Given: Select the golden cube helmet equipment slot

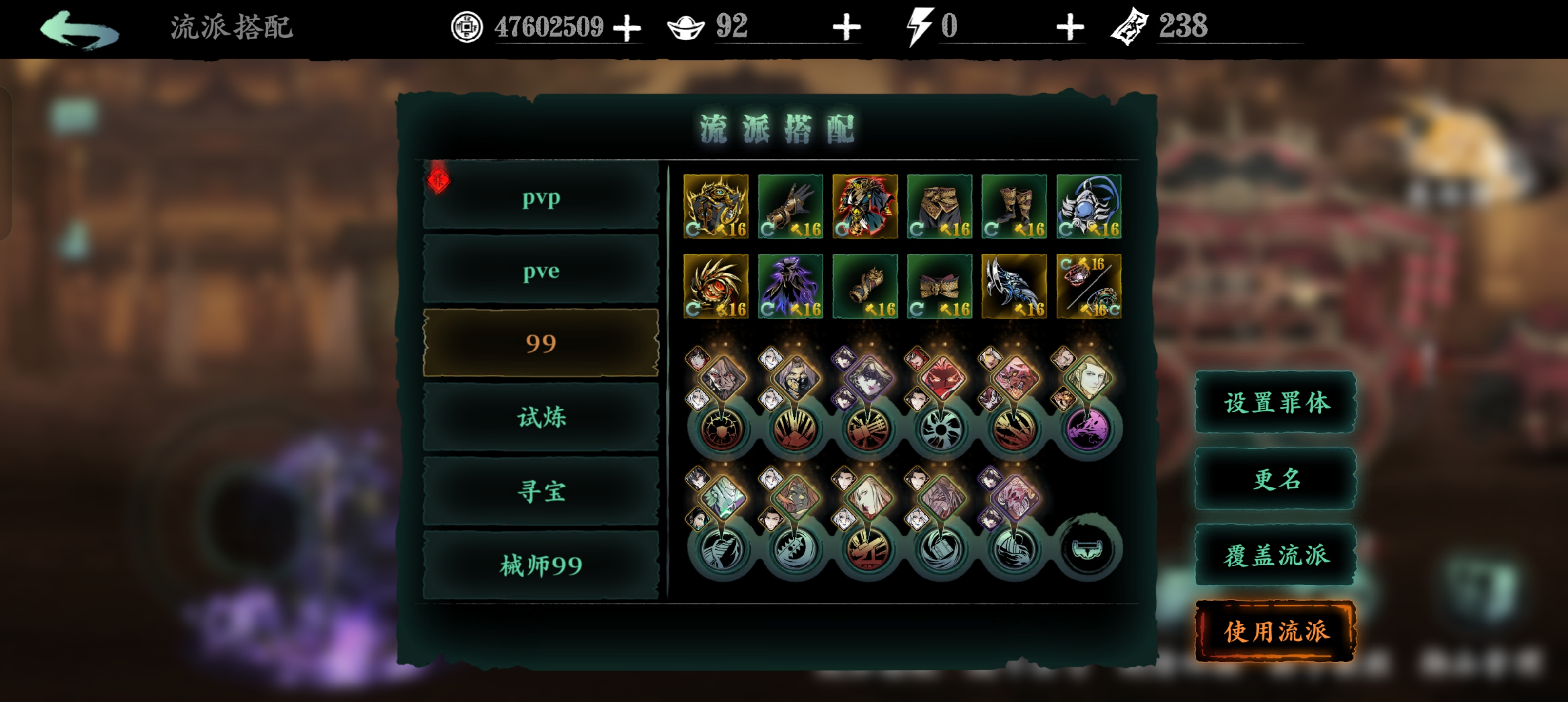Looking at the screenshot, I should [716, 206].
